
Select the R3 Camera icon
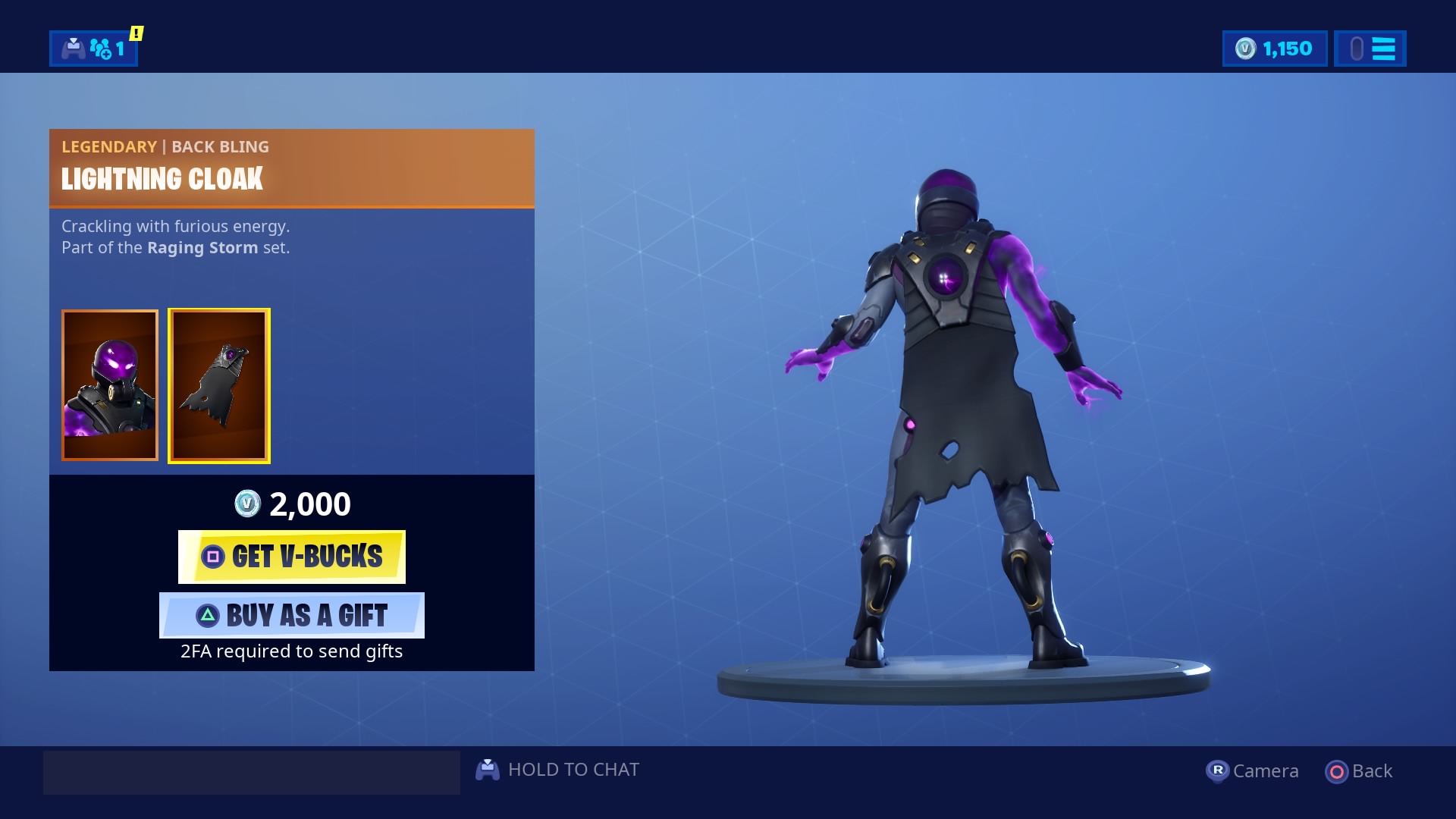point(1218,770)
